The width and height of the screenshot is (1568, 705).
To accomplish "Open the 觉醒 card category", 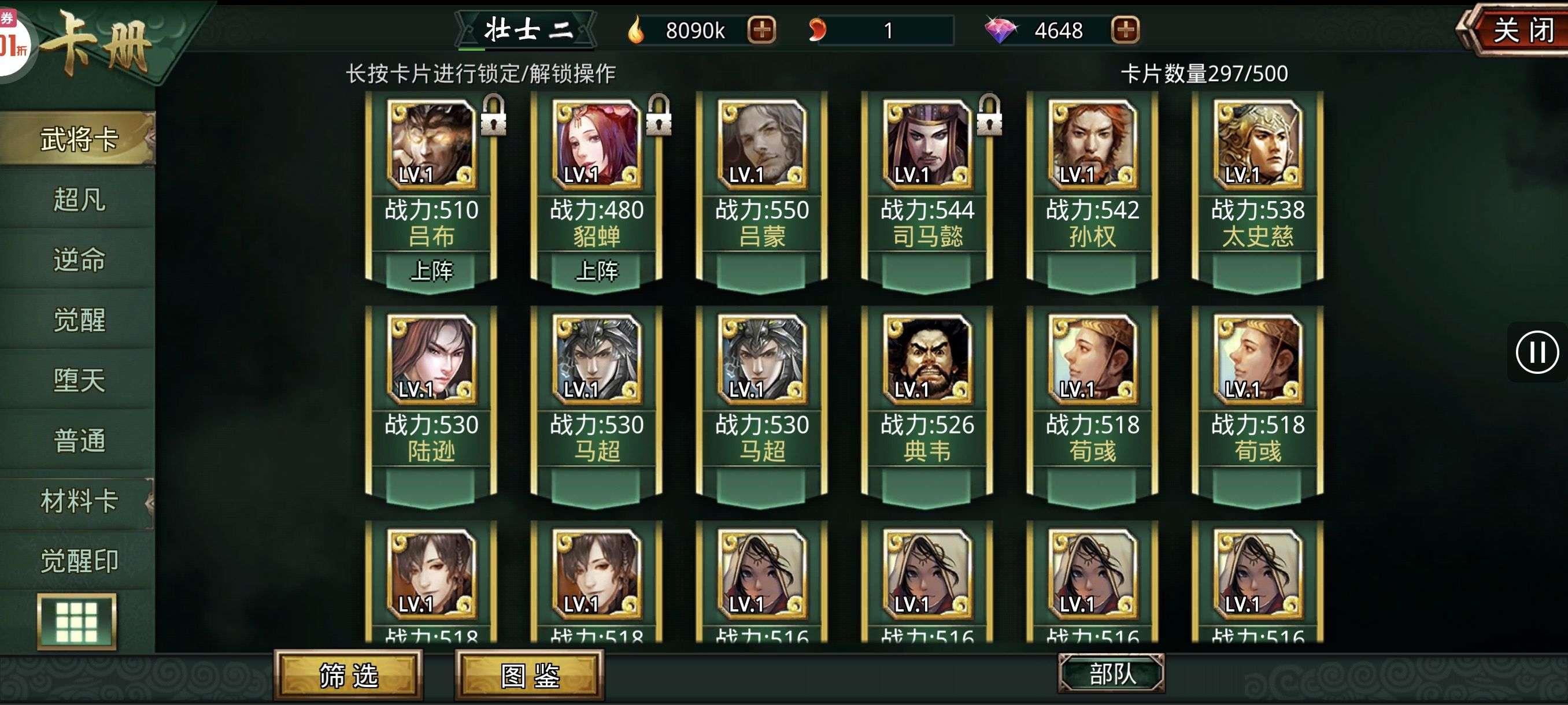I will point(79,320).
